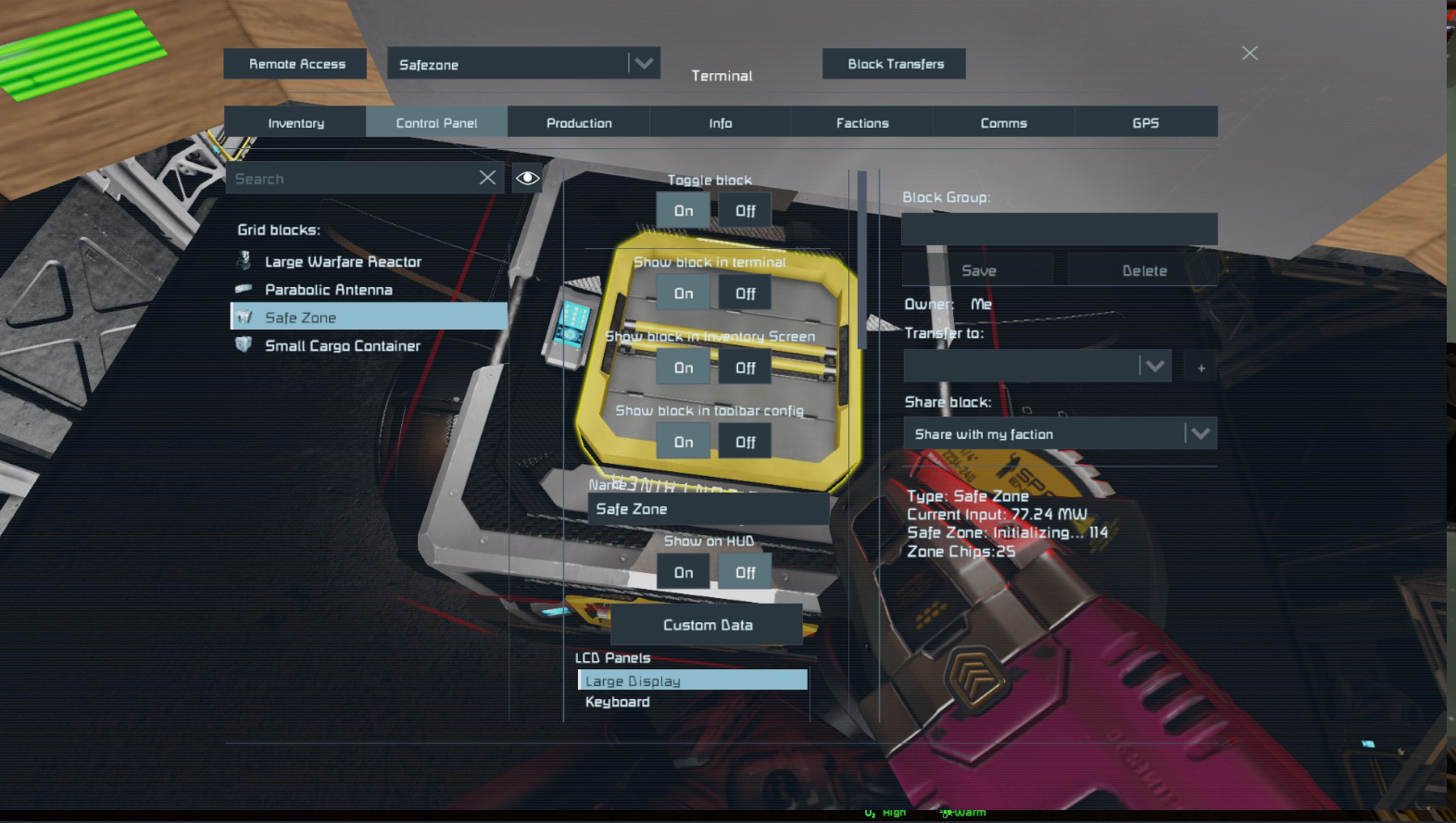Select the Parabolic Antenna block
Viewport: 1456px width, 823px height.
[328, 290]
